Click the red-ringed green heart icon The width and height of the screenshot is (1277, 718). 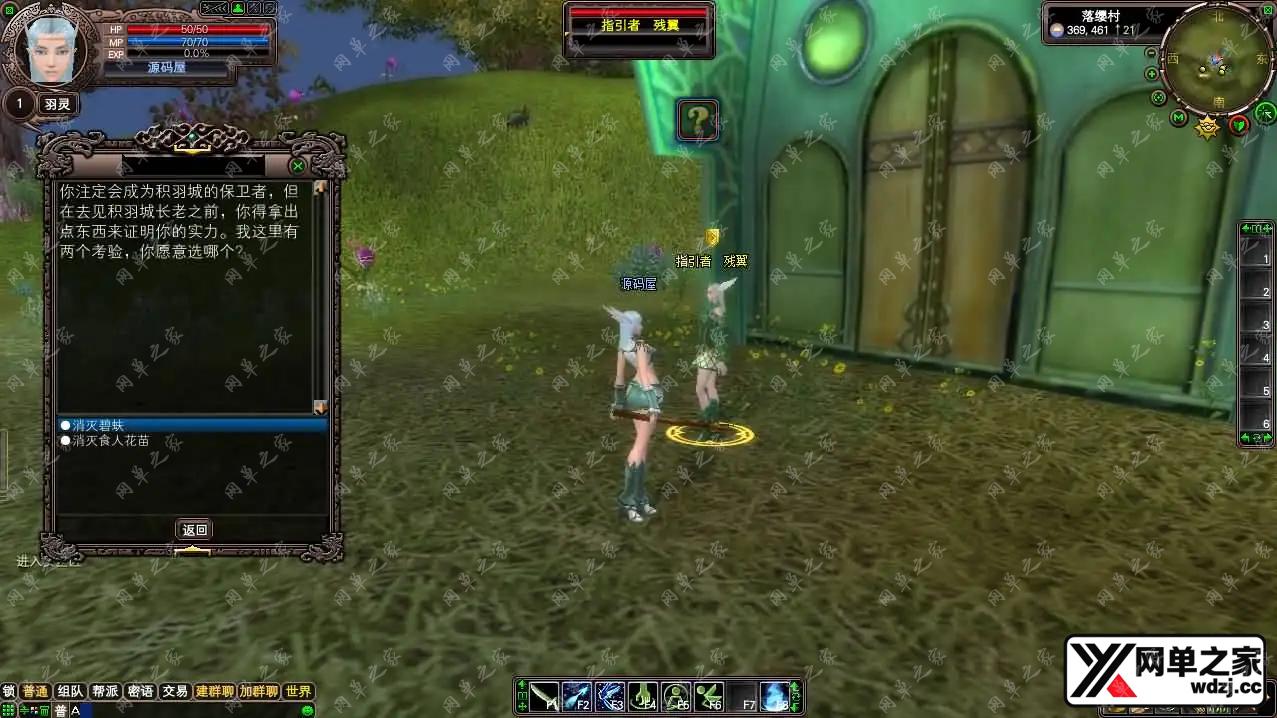(x=1239, y=124)
